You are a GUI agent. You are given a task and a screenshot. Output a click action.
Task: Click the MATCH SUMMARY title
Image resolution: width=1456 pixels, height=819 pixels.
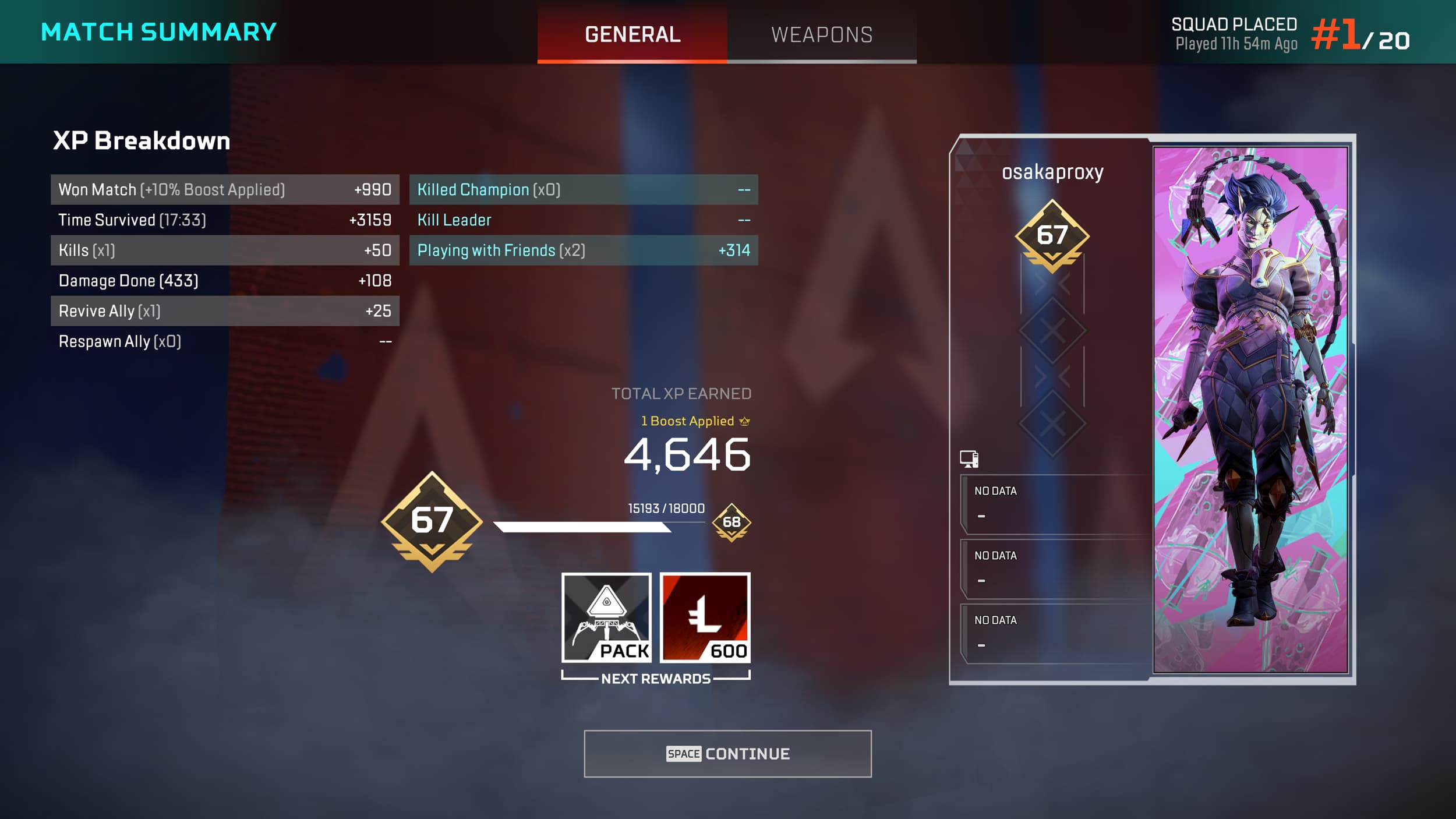157,32
